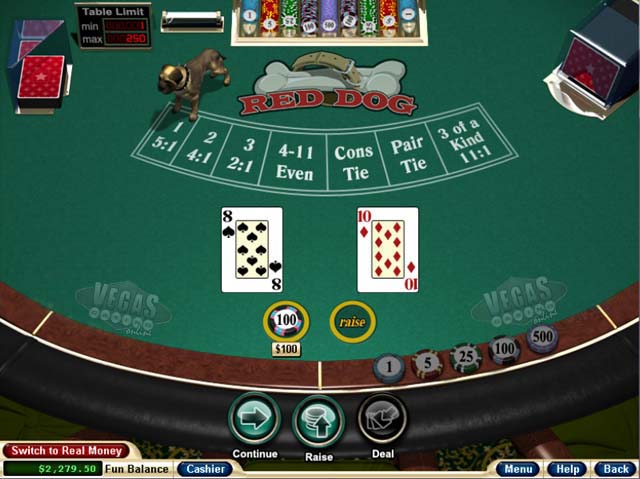Go Back to the lobby

612,468
